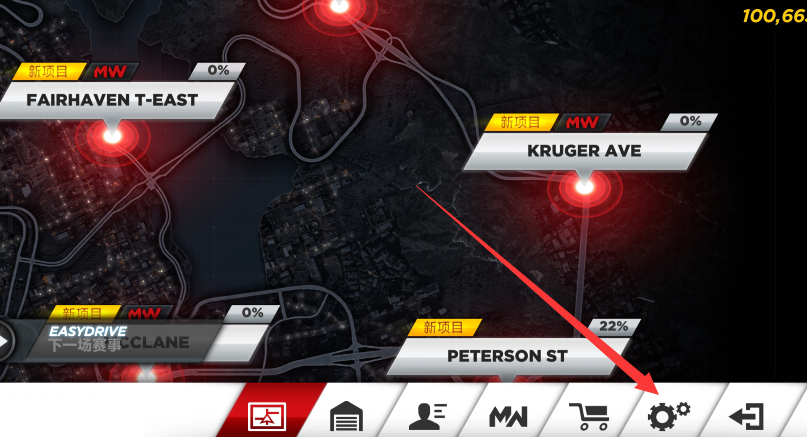Choose the Kruger Ave race location
Screen dimensions: 807x437
[x=584, y=152]
